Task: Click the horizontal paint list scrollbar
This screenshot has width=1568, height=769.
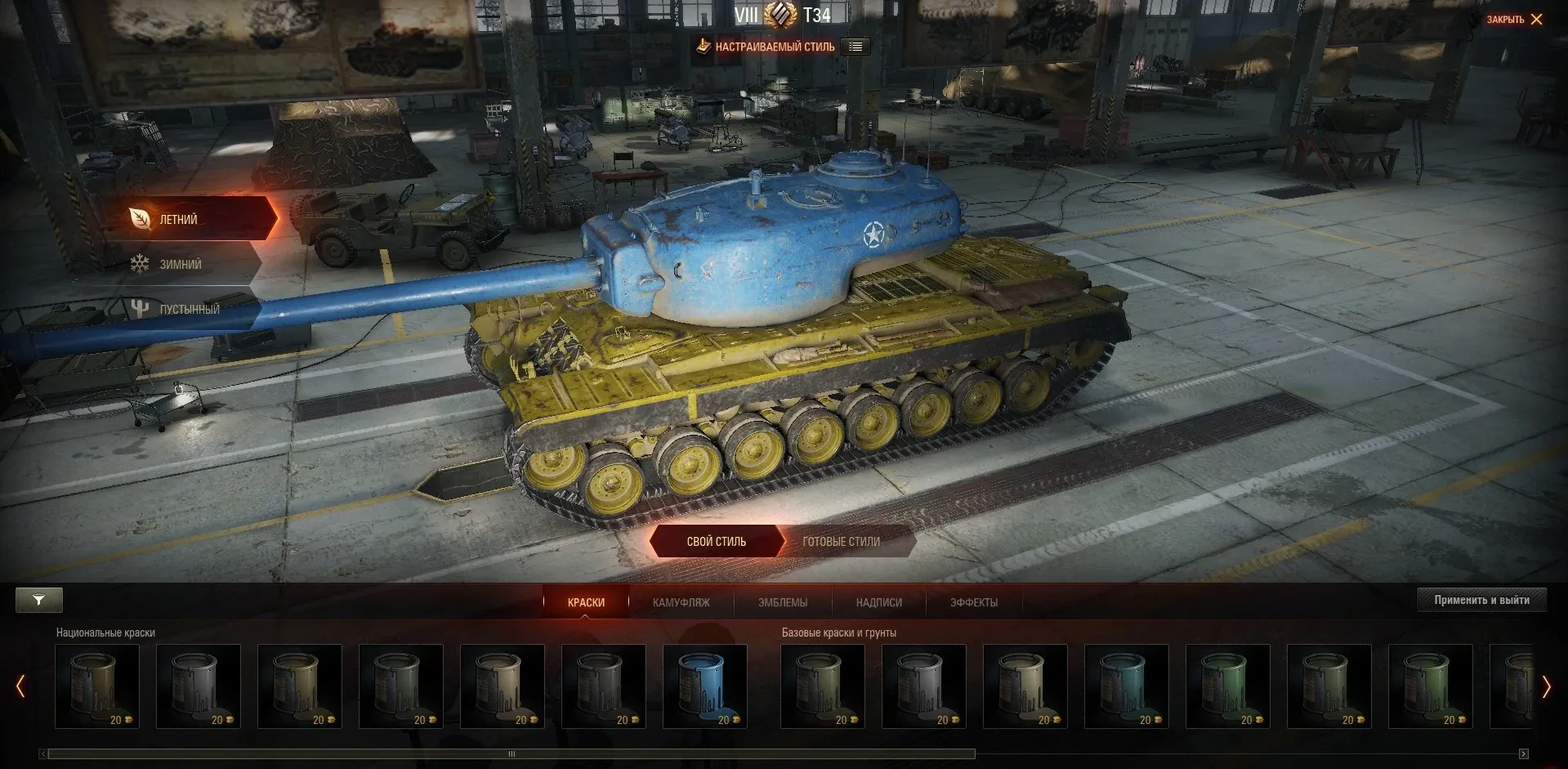Action: (511, 753)
